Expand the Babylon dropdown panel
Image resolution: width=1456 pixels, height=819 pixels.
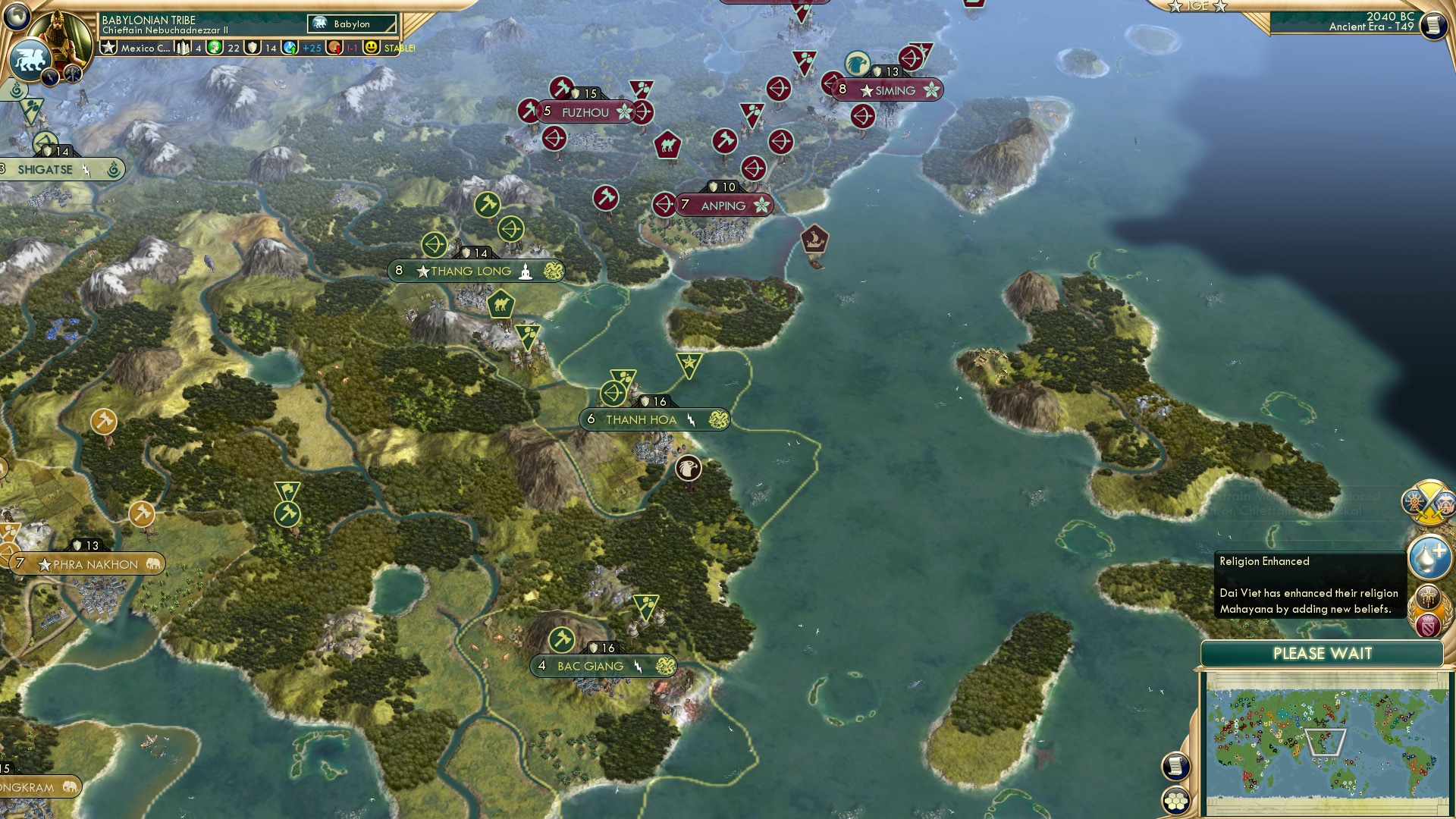coord(353,24)
